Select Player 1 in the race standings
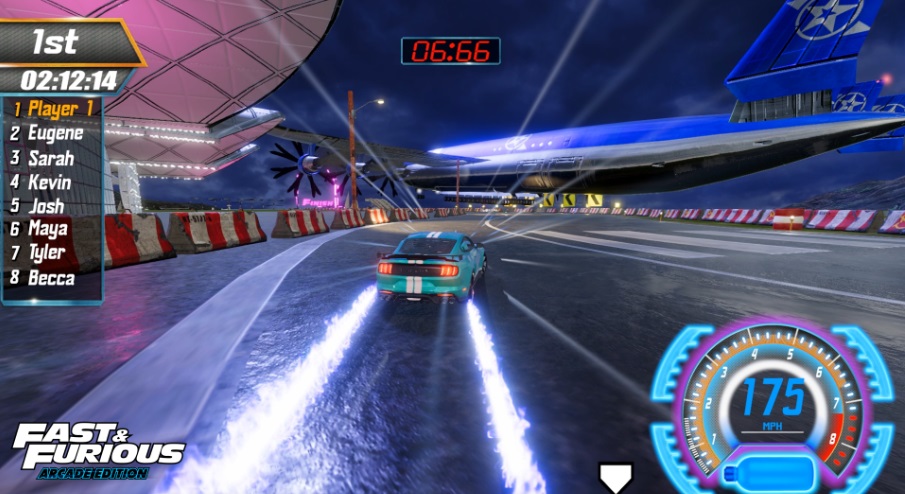This screenshot has width=905, height=494. (x=55, y=108)
